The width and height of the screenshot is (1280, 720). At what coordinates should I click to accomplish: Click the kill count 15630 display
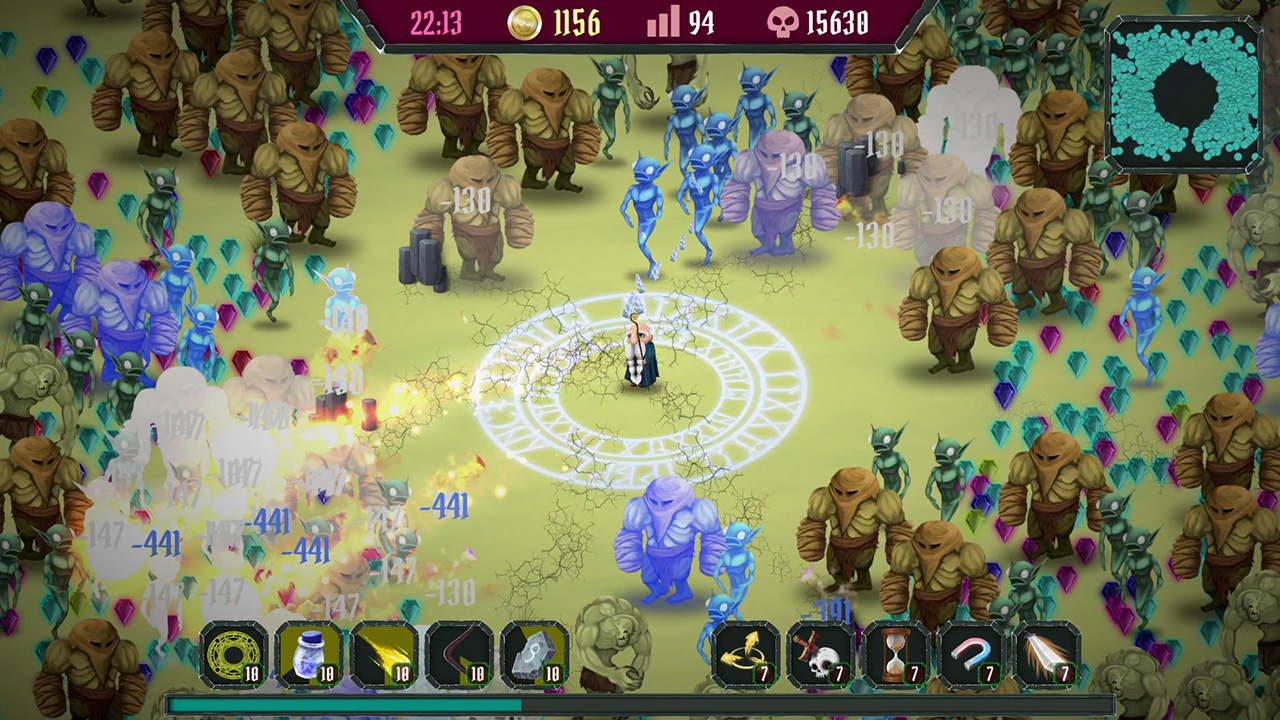(838, 22)
